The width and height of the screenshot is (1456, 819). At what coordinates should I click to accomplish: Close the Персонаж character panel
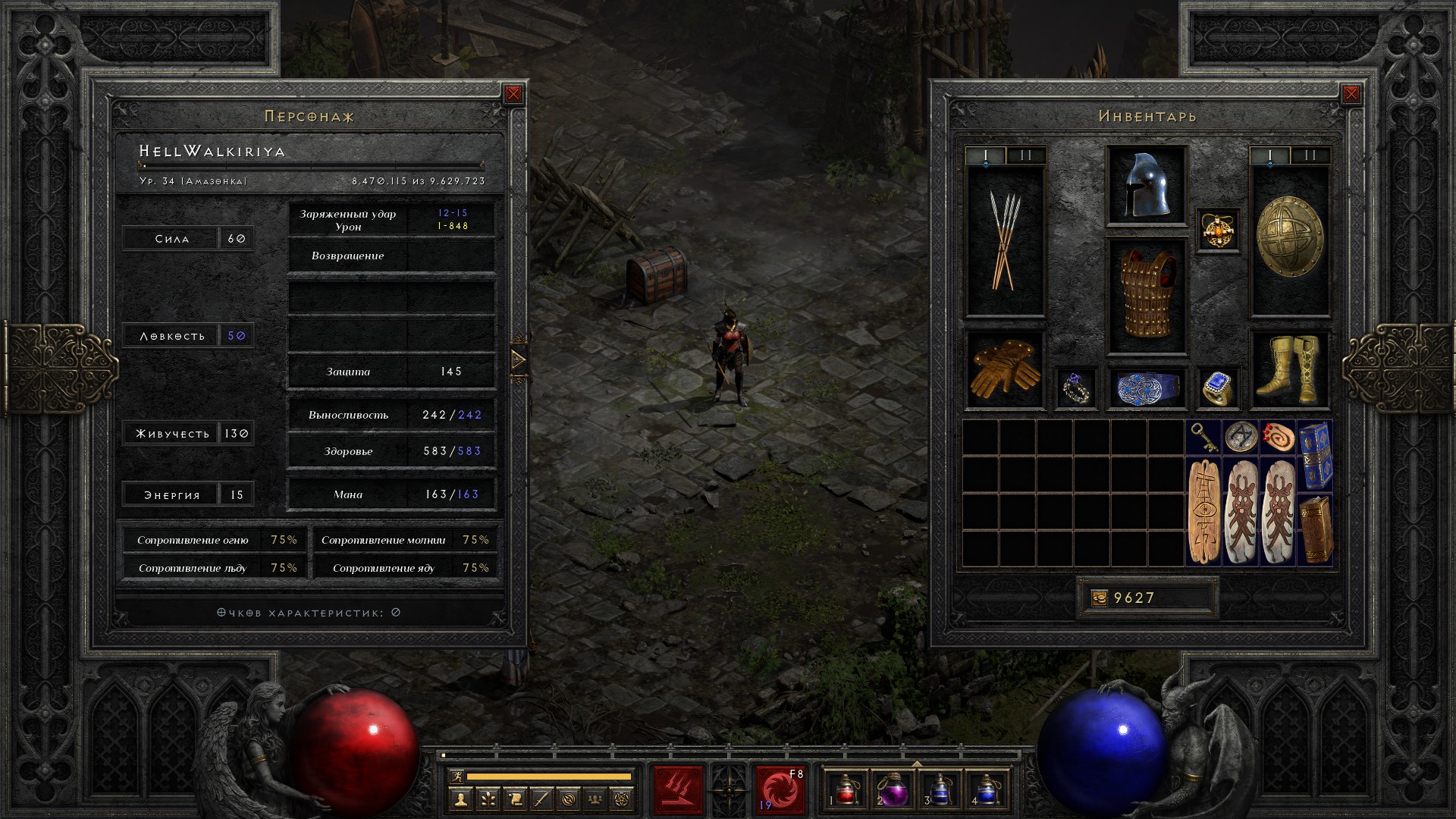[513, 94]
